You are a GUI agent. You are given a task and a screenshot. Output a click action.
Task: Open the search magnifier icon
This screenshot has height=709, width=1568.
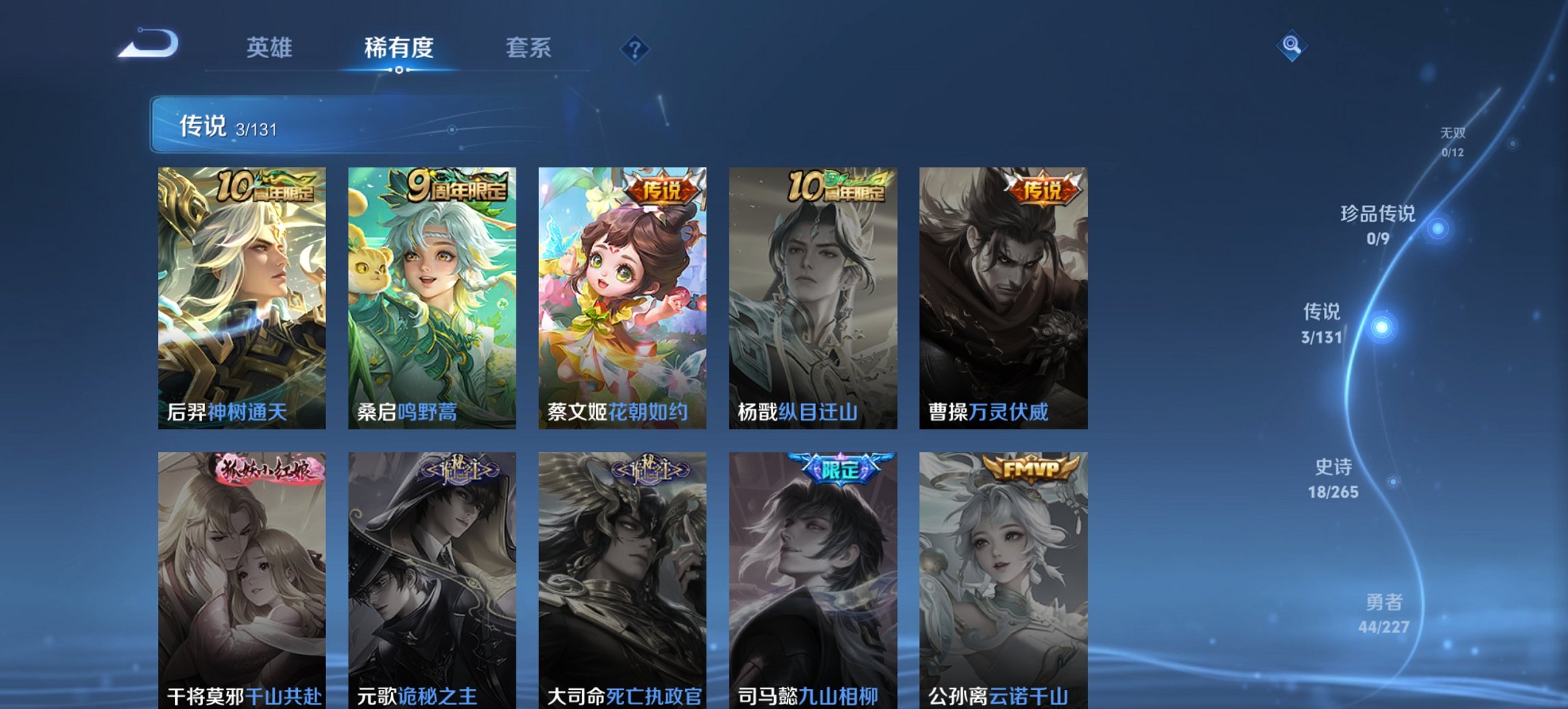[x=1291, y=46]
